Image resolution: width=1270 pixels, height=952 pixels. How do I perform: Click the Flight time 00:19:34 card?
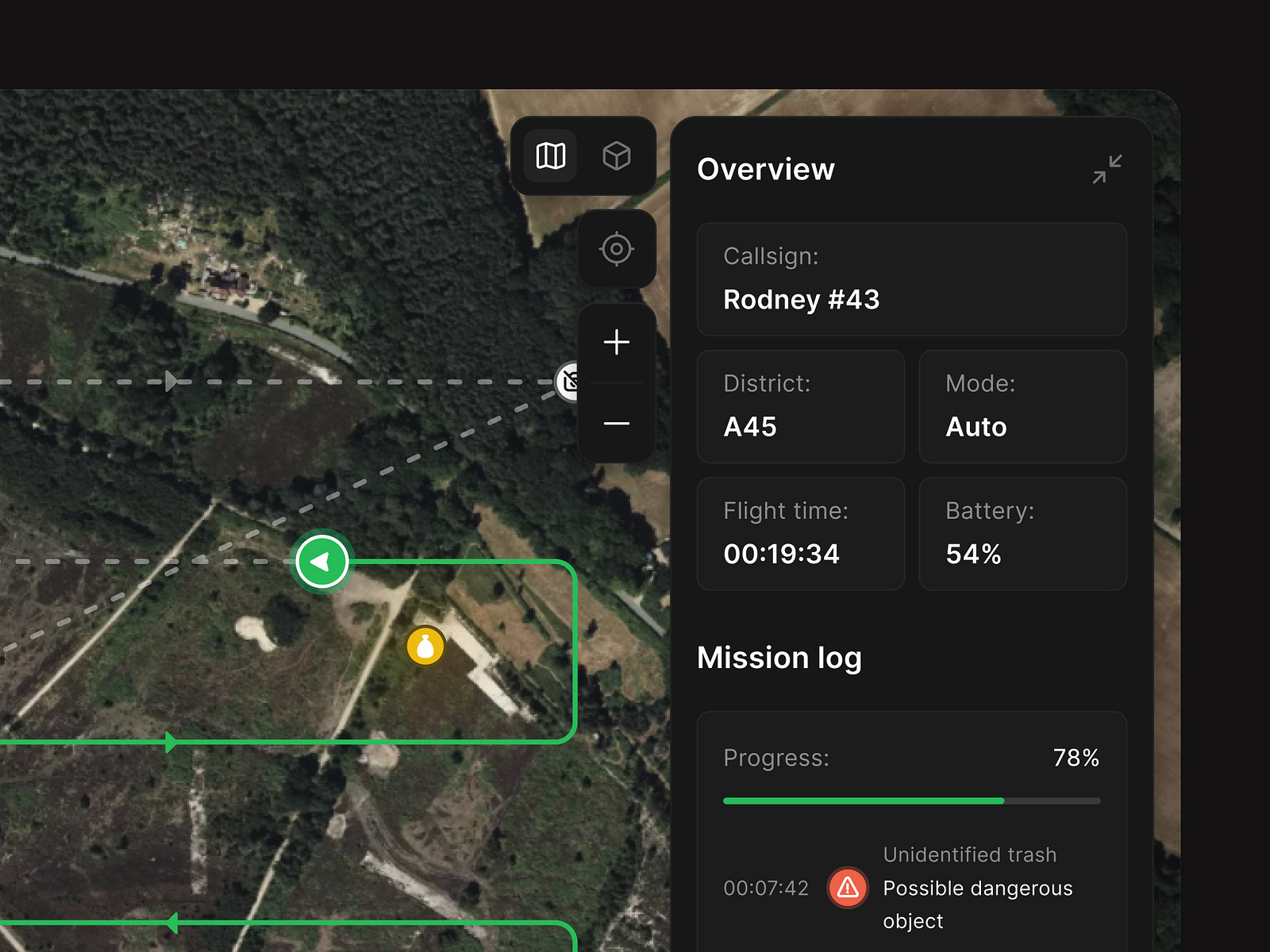tap(800, 533)
